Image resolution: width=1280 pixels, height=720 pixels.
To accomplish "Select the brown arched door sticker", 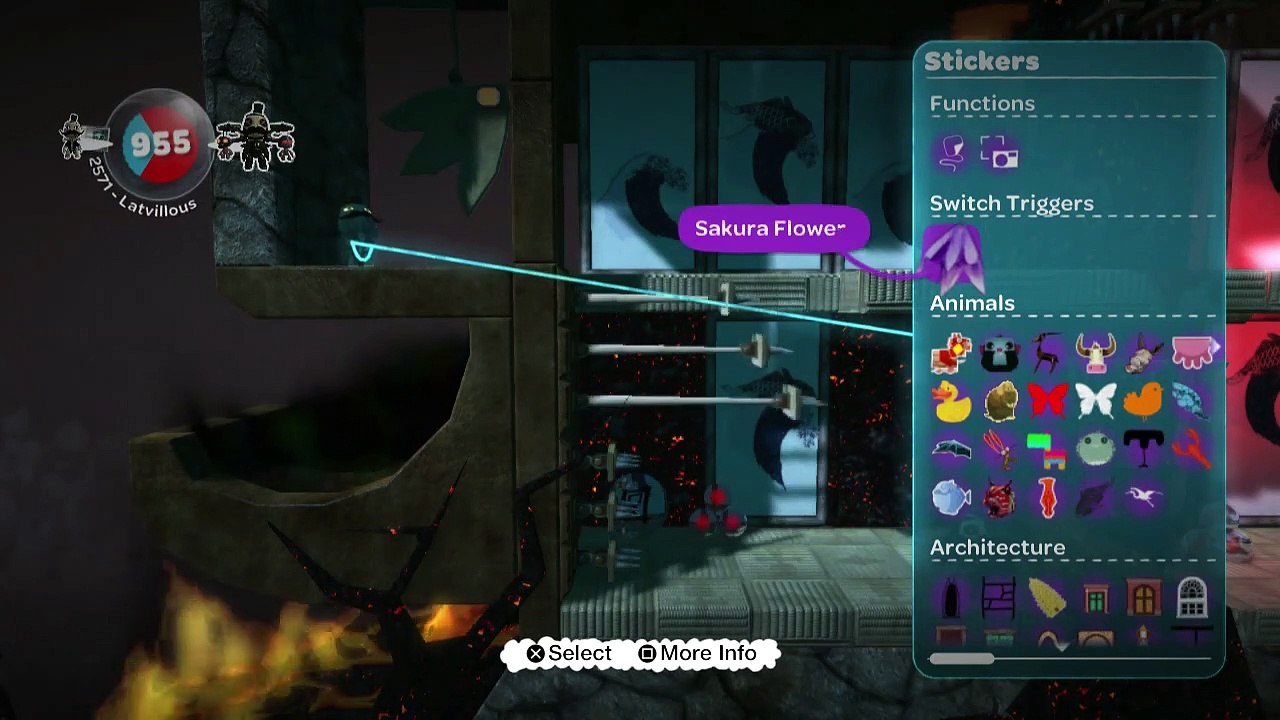I will 1143,598.
